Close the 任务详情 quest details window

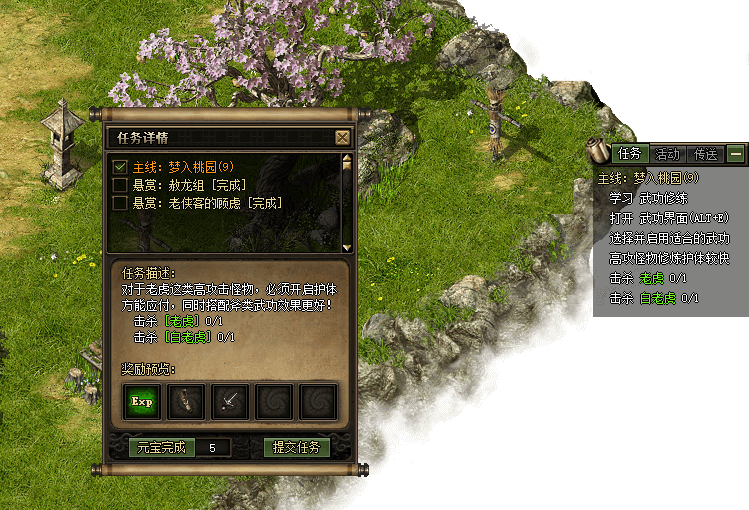(x=342, y=138)
